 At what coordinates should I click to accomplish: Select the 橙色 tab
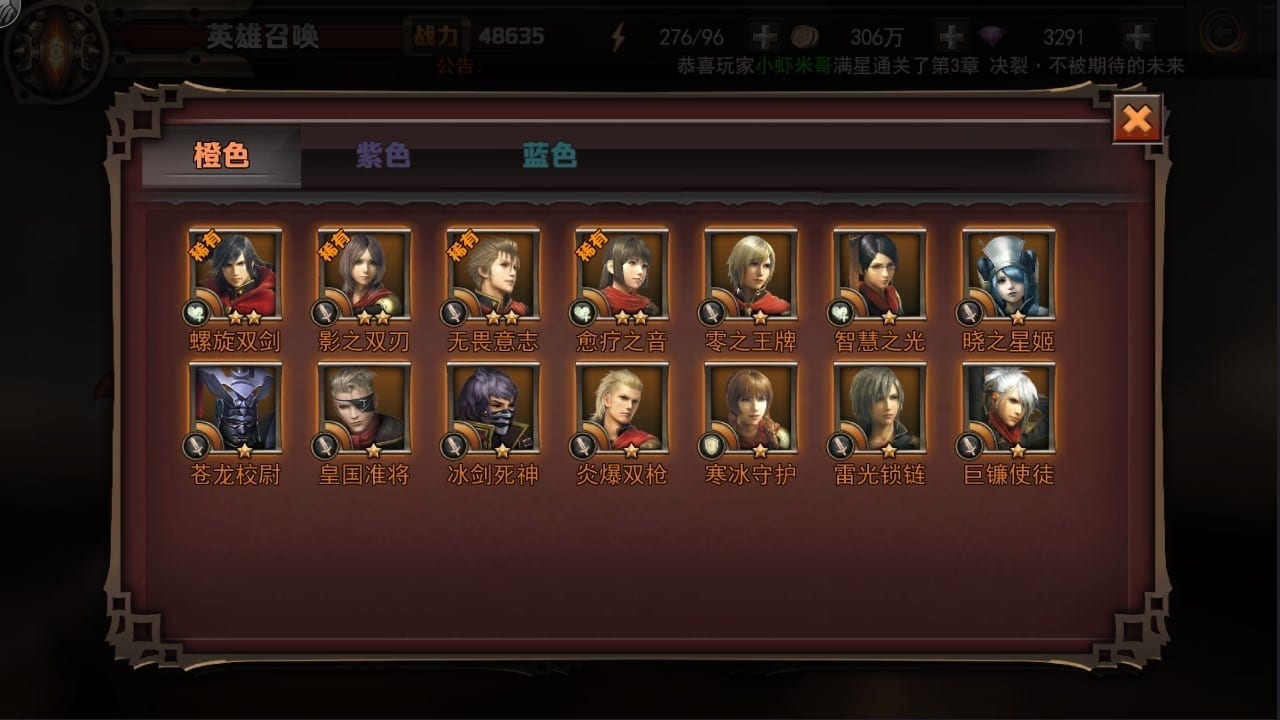[221, 156]
